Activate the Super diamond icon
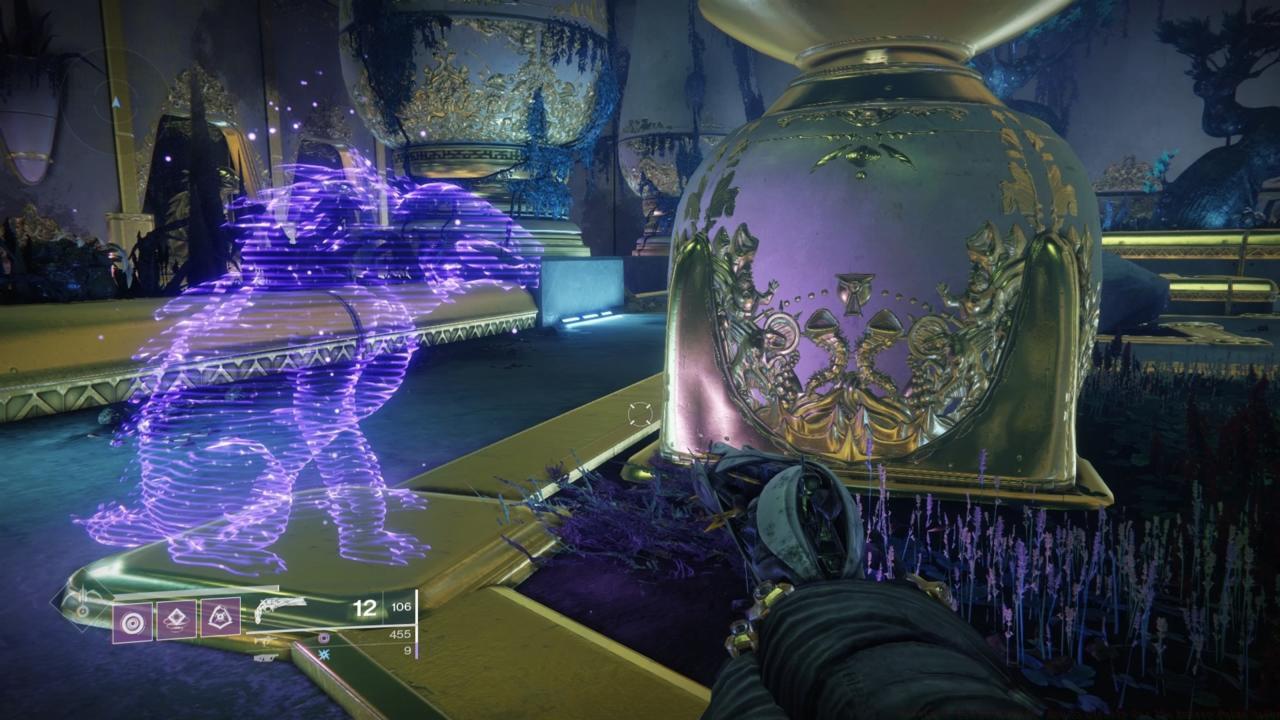This screenshot has width=1280, height=720. 82,609
